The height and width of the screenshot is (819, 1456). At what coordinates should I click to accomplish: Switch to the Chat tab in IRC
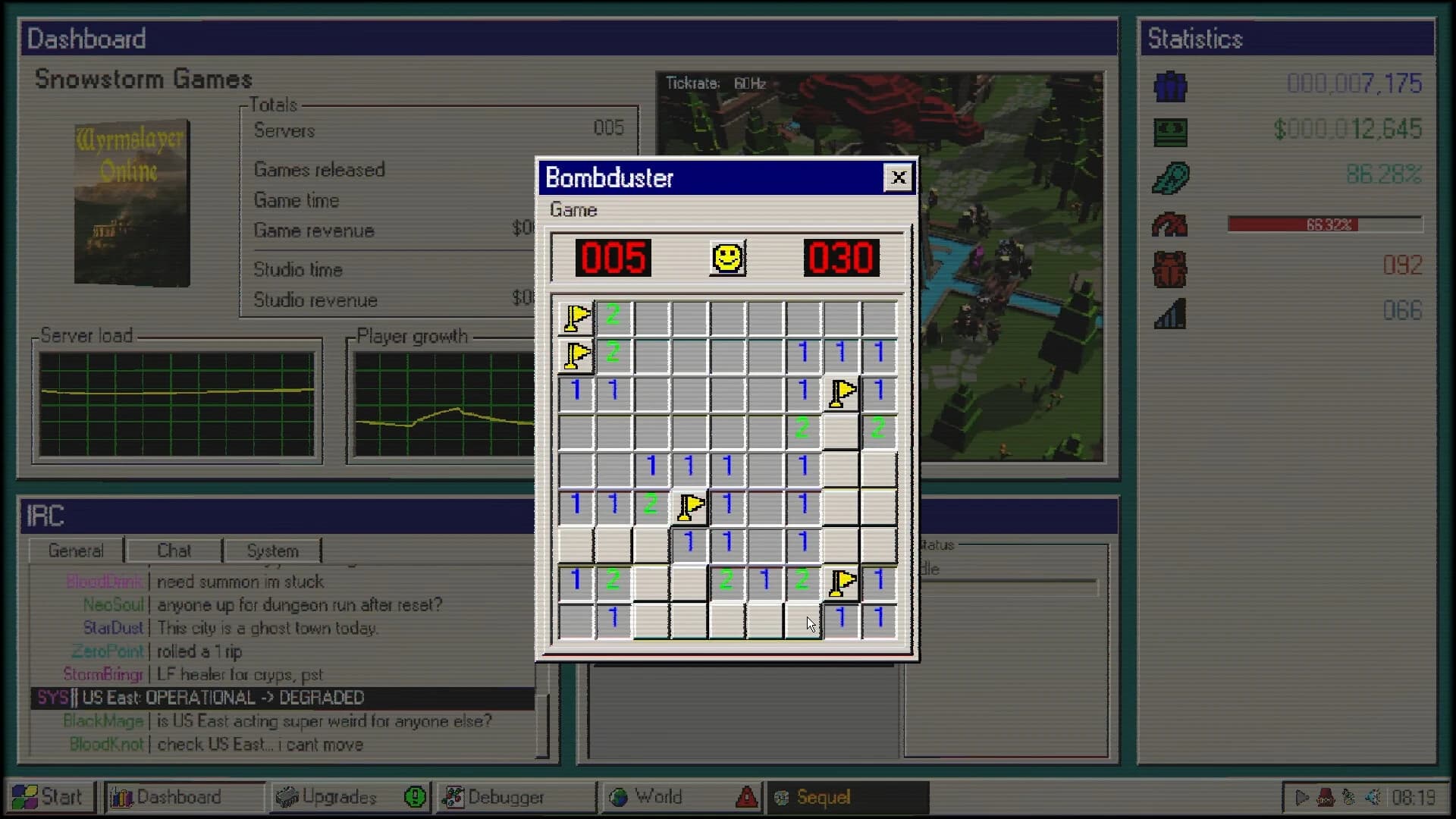173,550
